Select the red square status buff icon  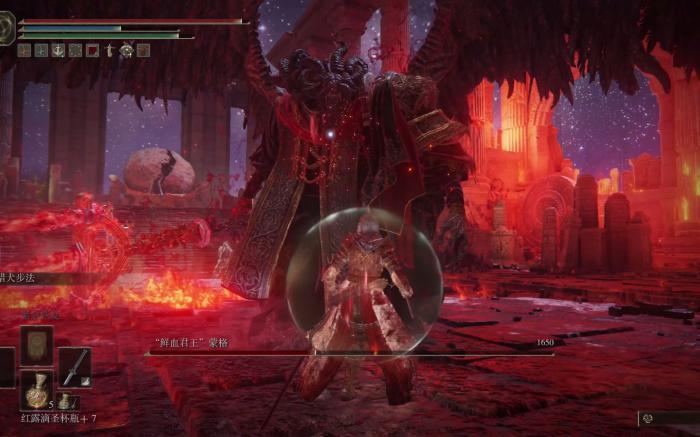92,50
